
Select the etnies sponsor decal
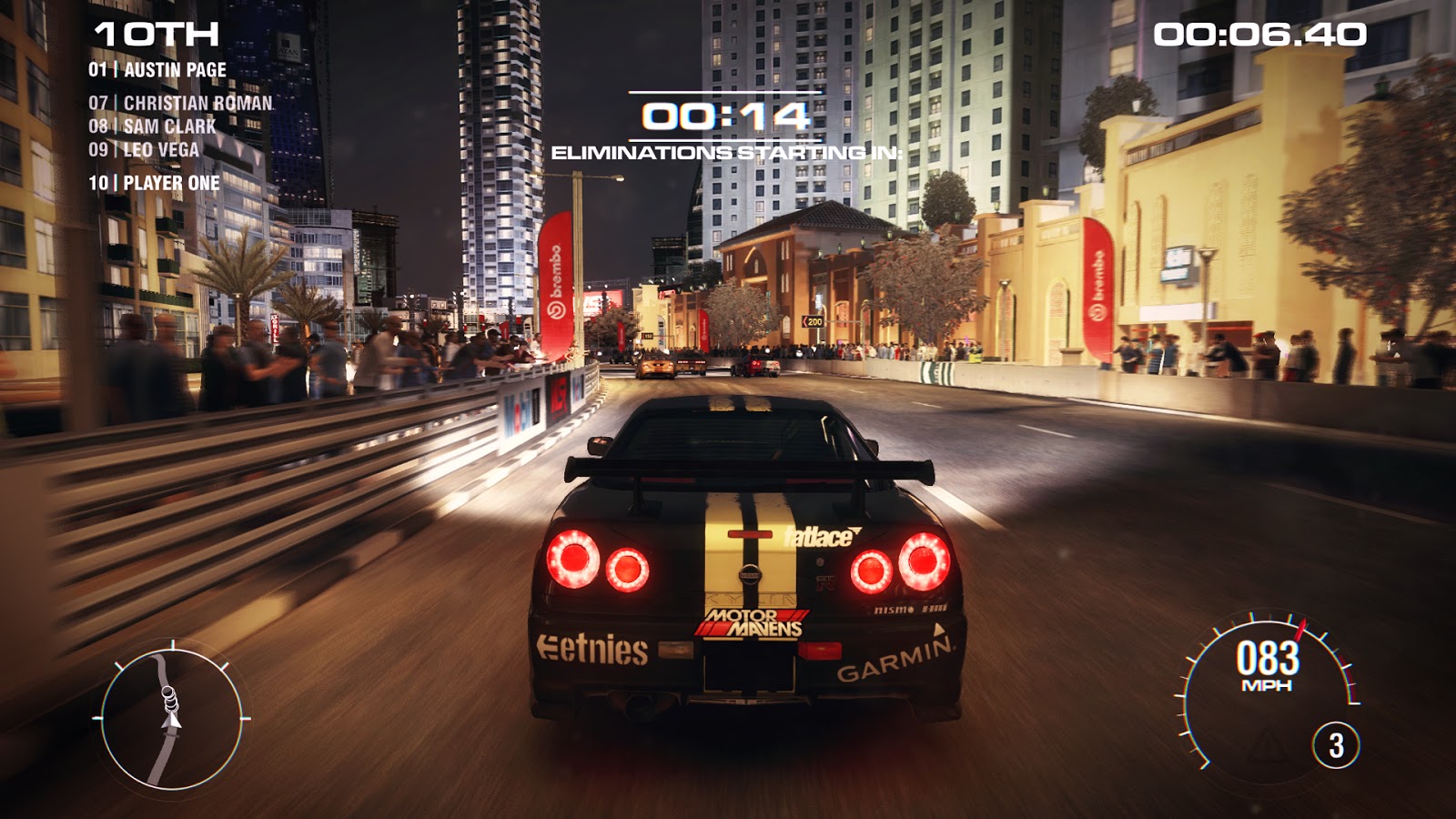[592, 650]
